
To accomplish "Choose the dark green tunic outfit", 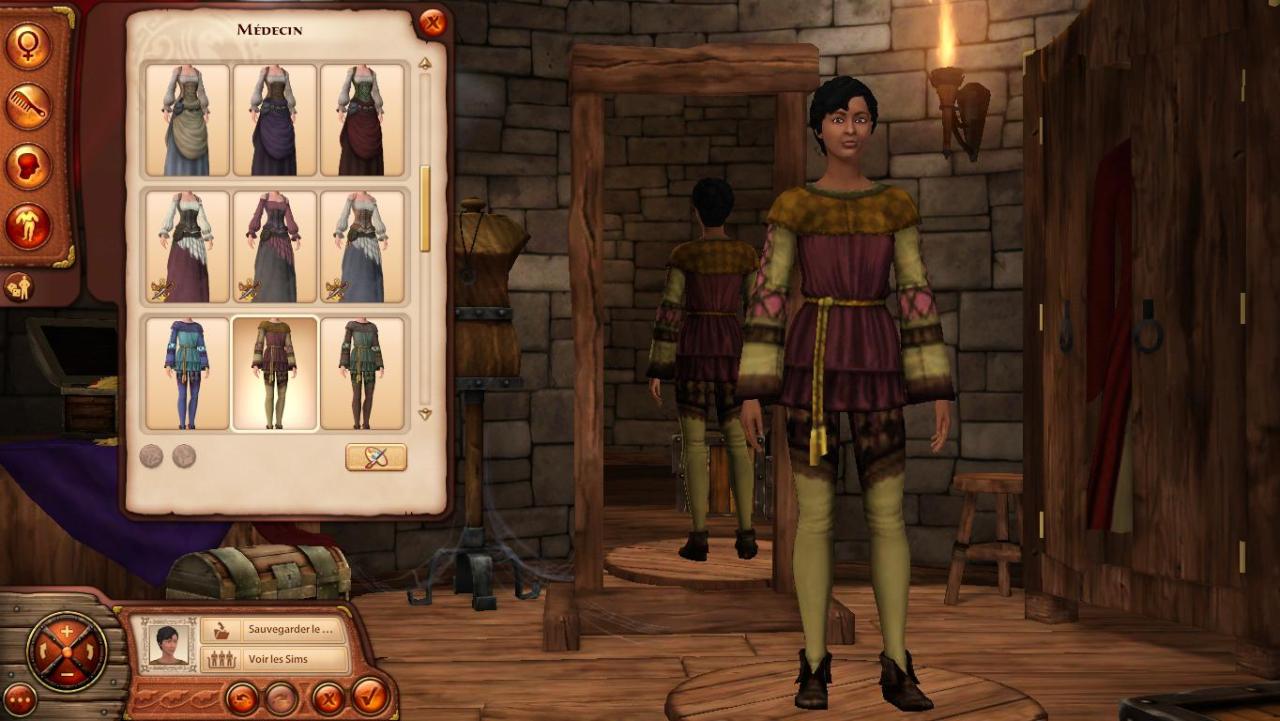I will pos(362,373).
